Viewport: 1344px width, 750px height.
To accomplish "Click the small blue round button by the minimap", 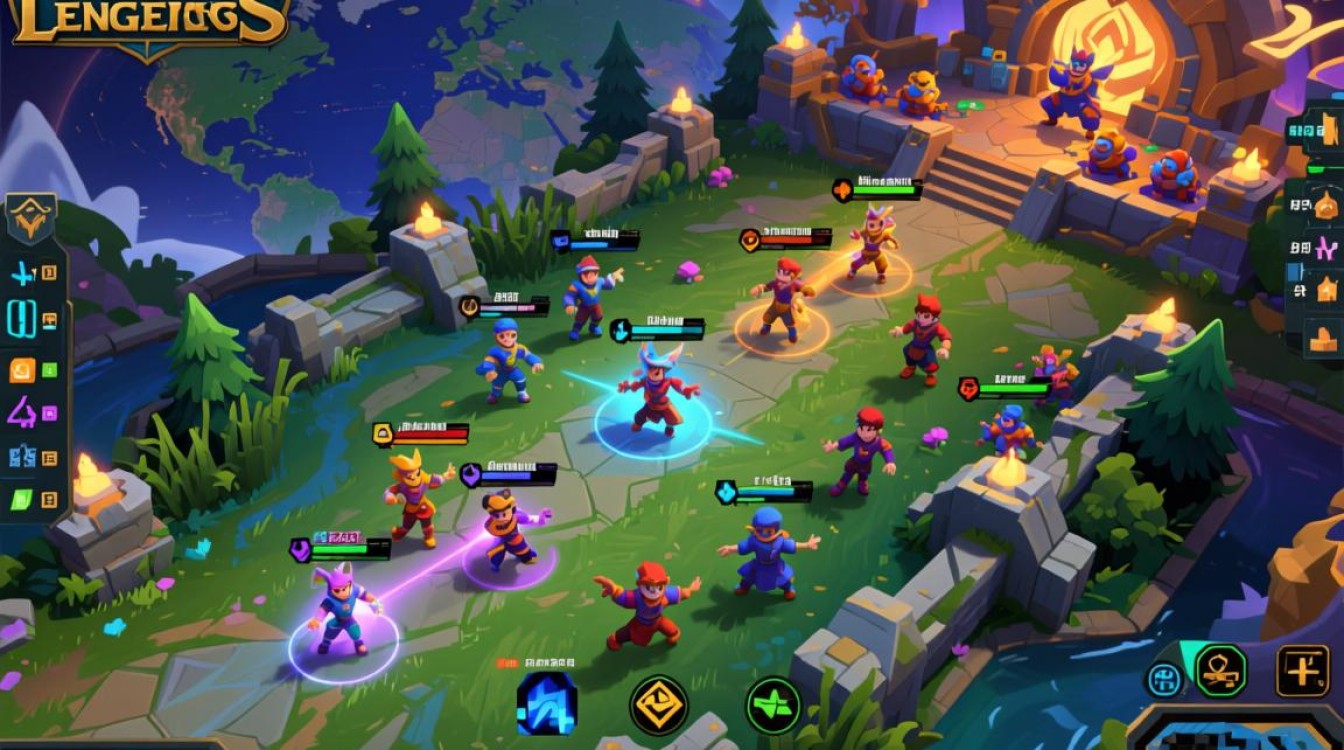I will coord(1164,679).
